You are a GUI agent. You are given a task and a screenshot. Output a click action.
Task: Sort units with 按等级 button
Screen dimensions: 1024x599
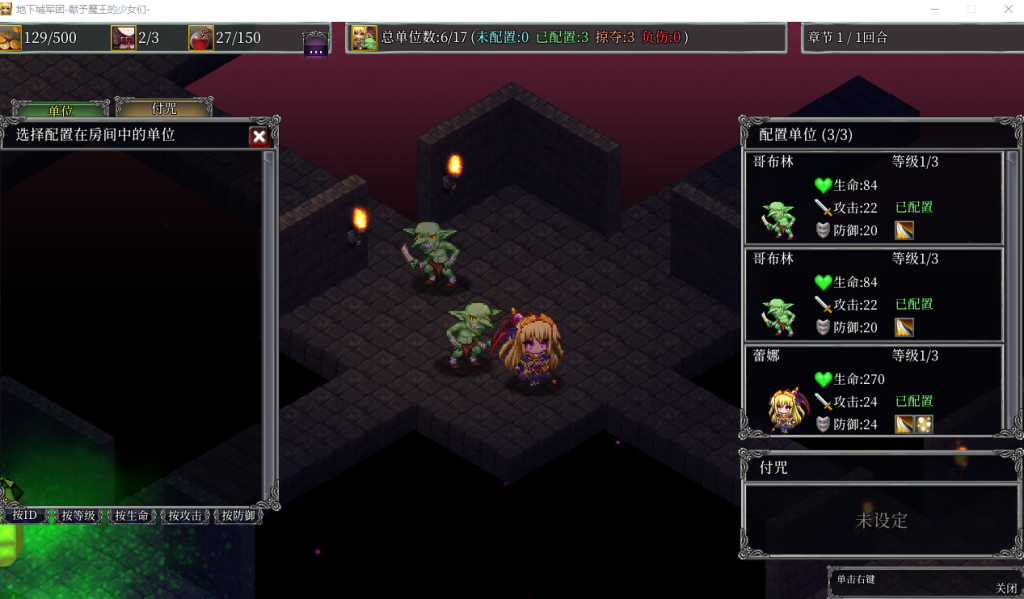click(x=78, y=516)
